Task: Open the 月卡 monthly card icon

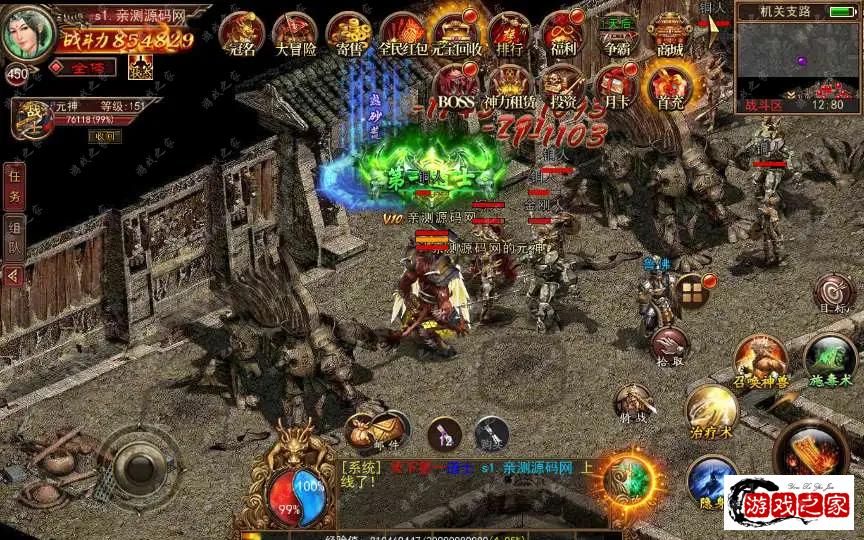Action: tap(617, 85)
